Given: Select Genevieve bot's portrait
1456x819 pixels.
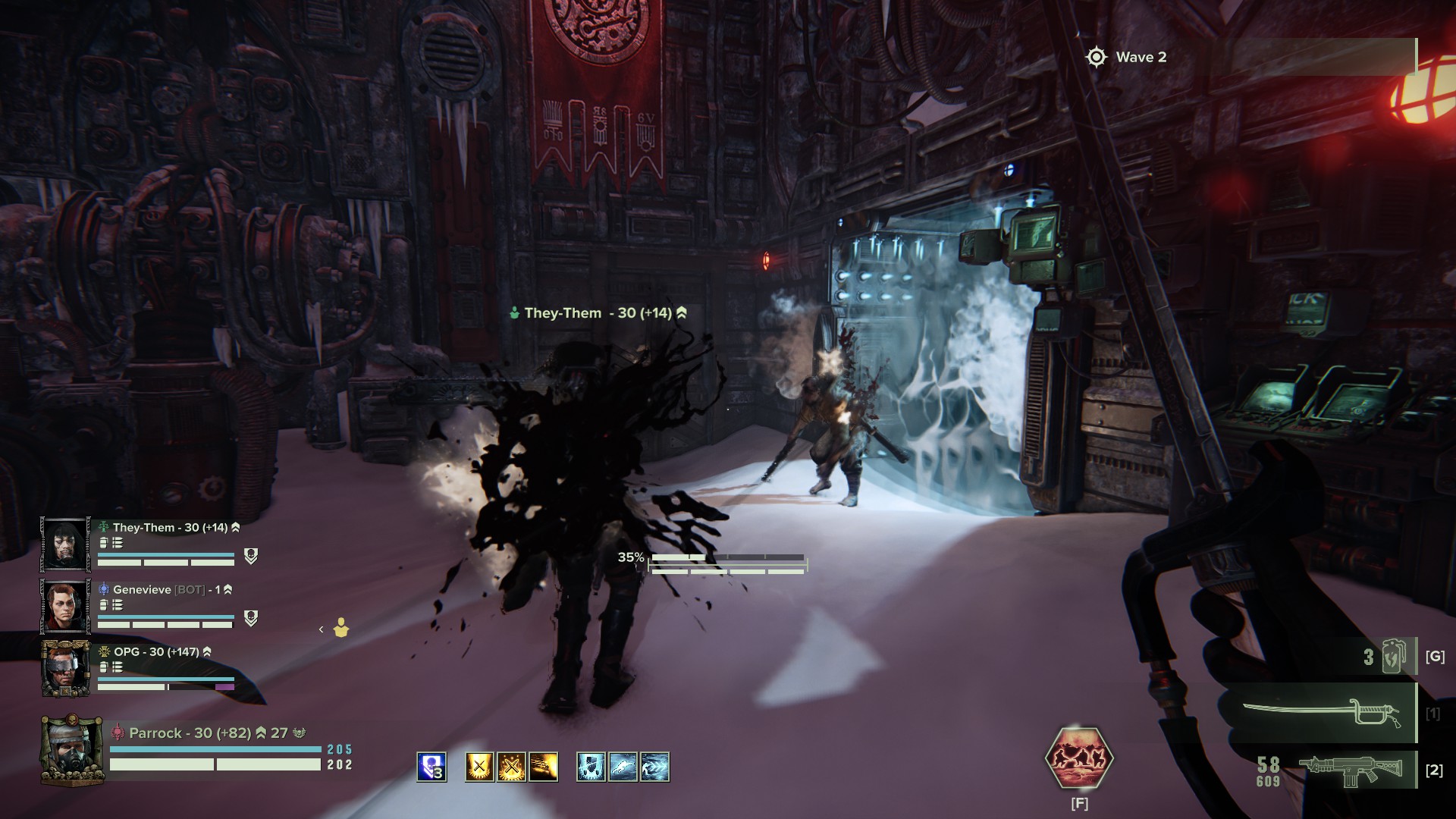Looking at the screenshot, I should (64, 606).
